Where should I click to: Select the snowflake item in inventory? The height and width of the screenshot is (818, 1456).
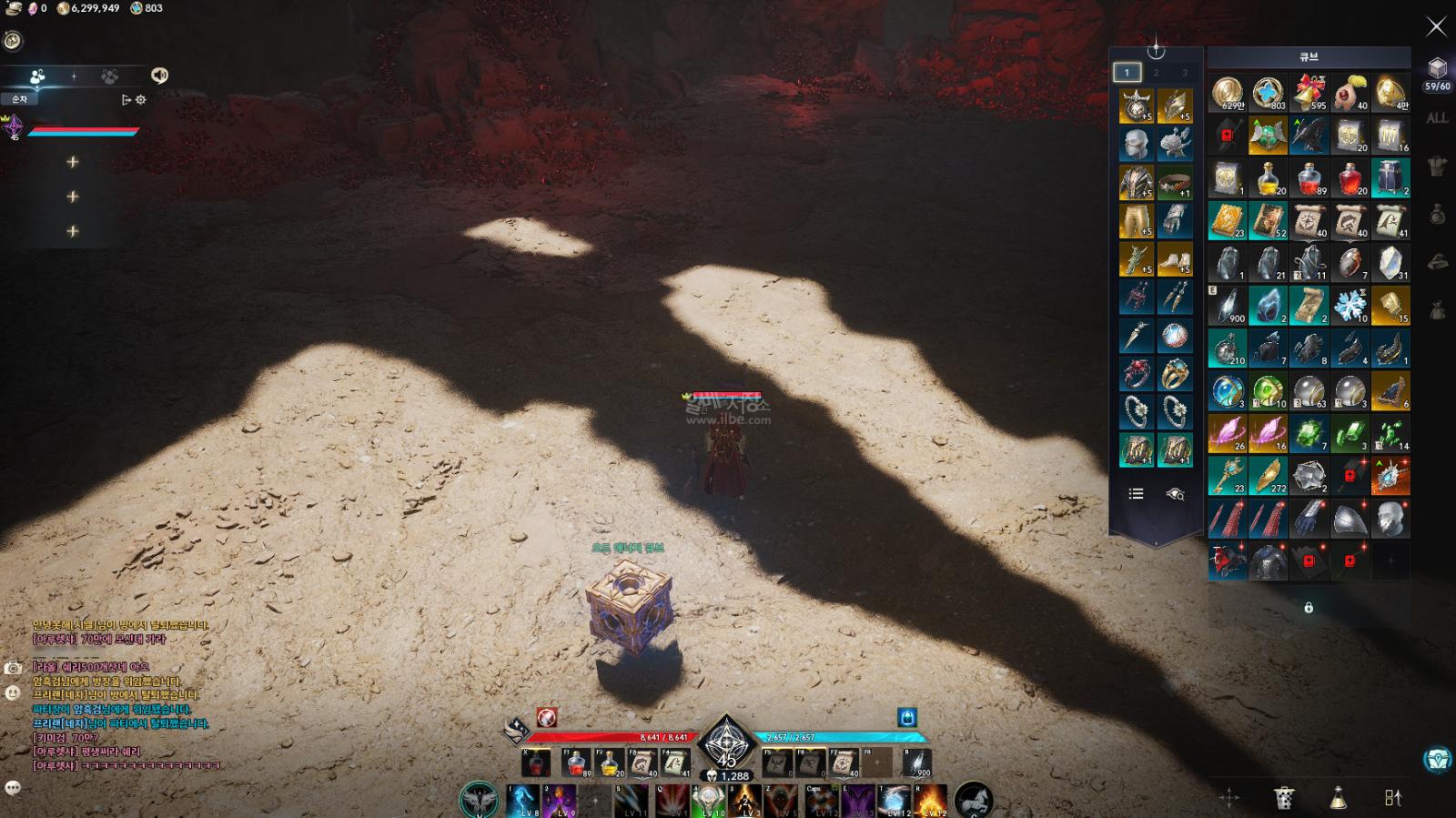1350,306
